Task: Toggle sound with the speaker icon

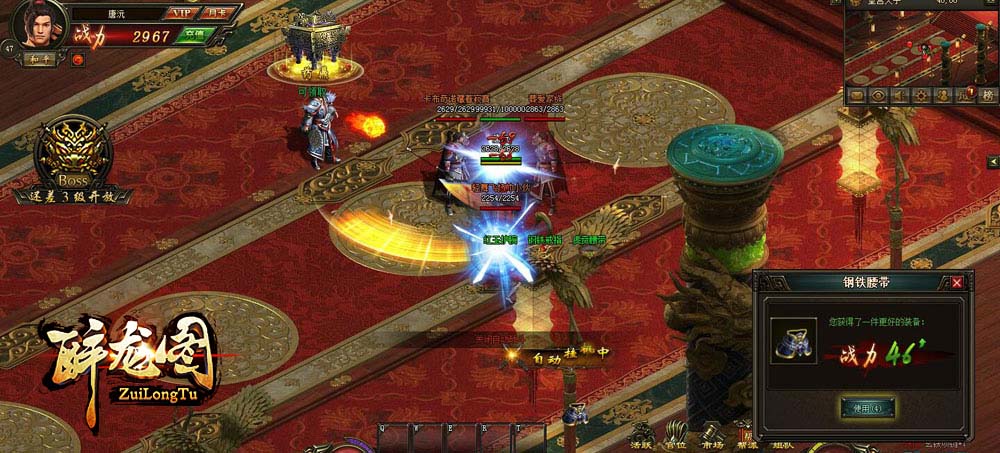Action: pos(899,95)
